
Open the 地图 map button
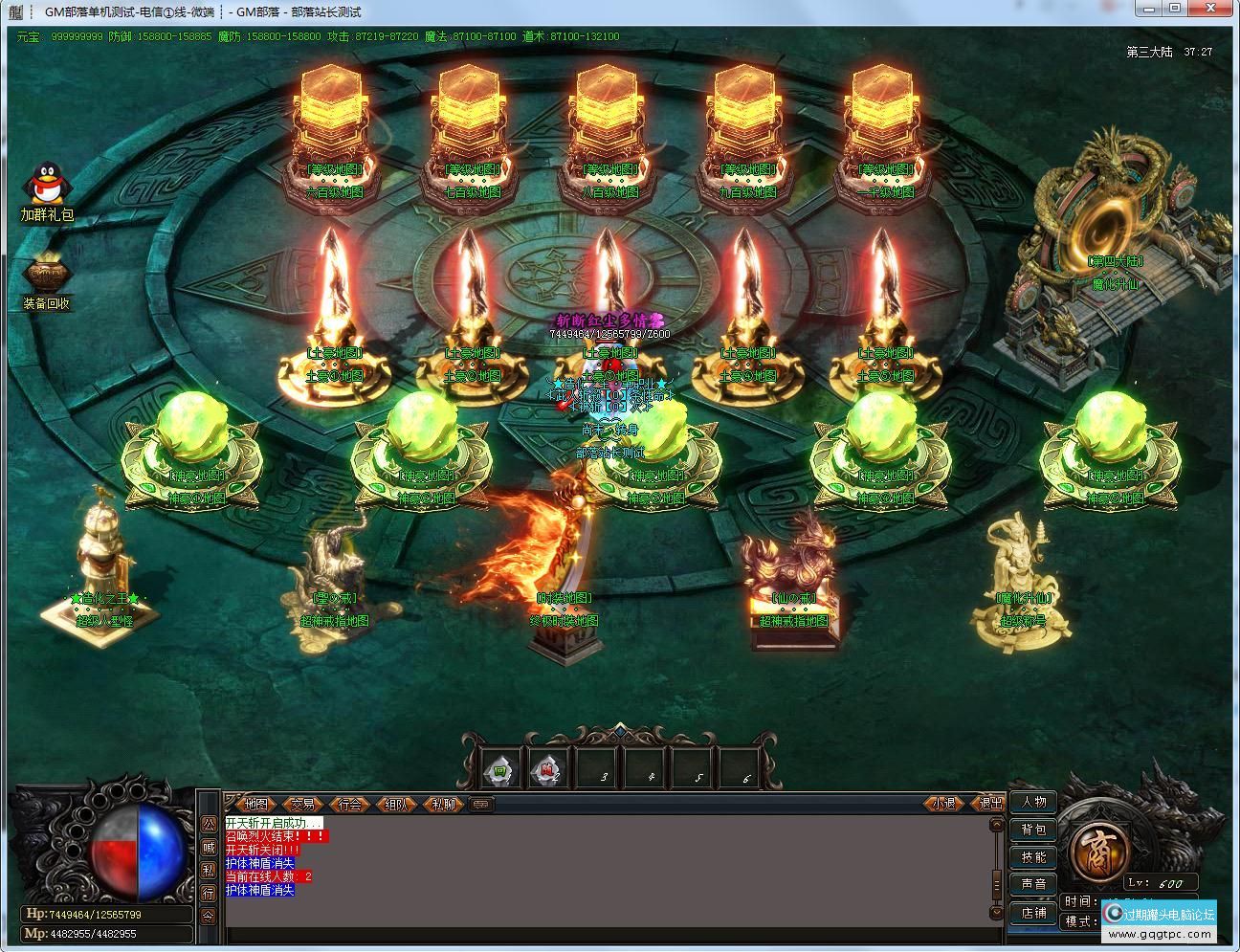255,804
